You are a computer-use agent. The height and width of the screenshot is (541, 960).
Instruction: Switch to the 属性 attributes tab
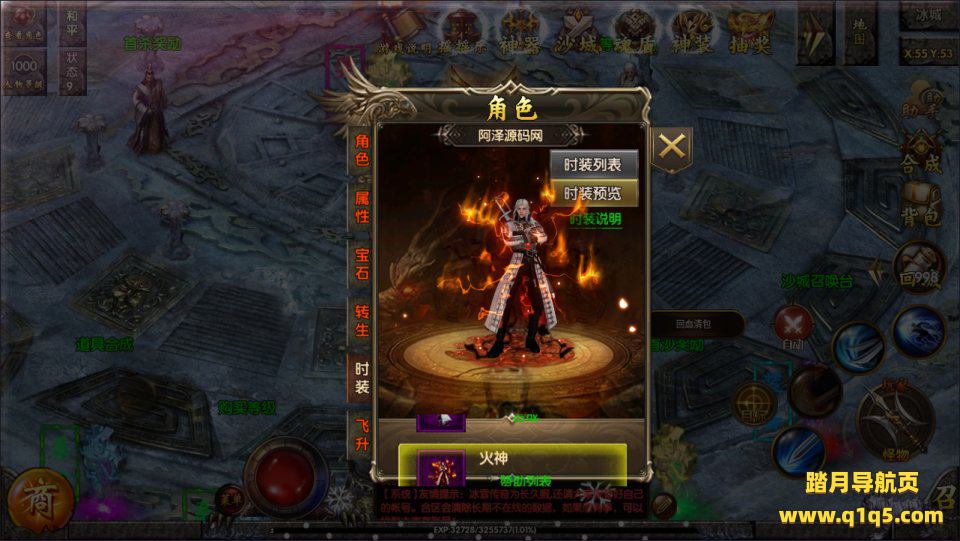point(362,207)
